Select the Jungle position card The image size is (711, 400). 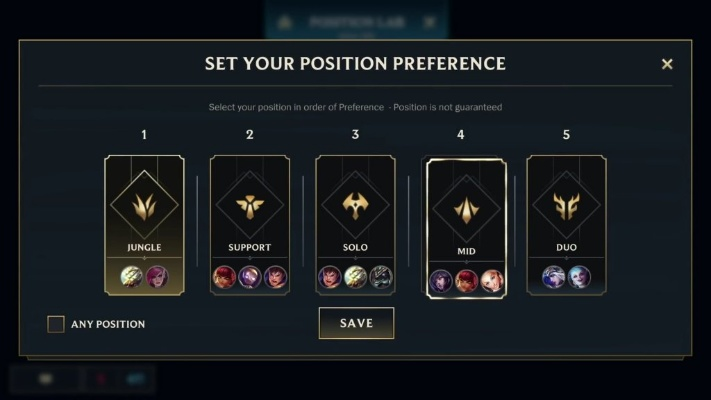[x=144, y=224]
